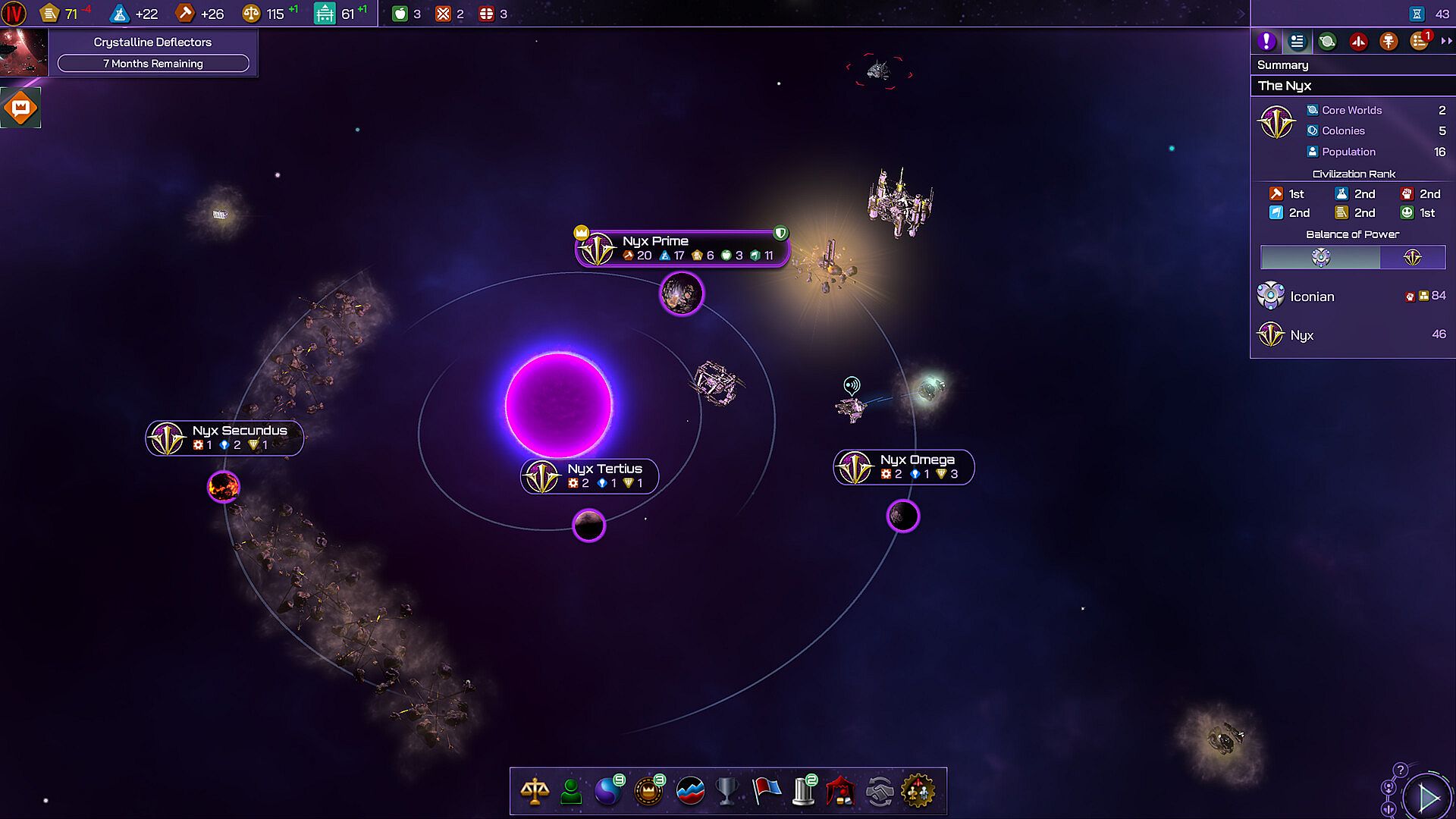Open the silver trophy toolbar icon
This screenshot has width=1456, height=819.
(x=726, y=792)
